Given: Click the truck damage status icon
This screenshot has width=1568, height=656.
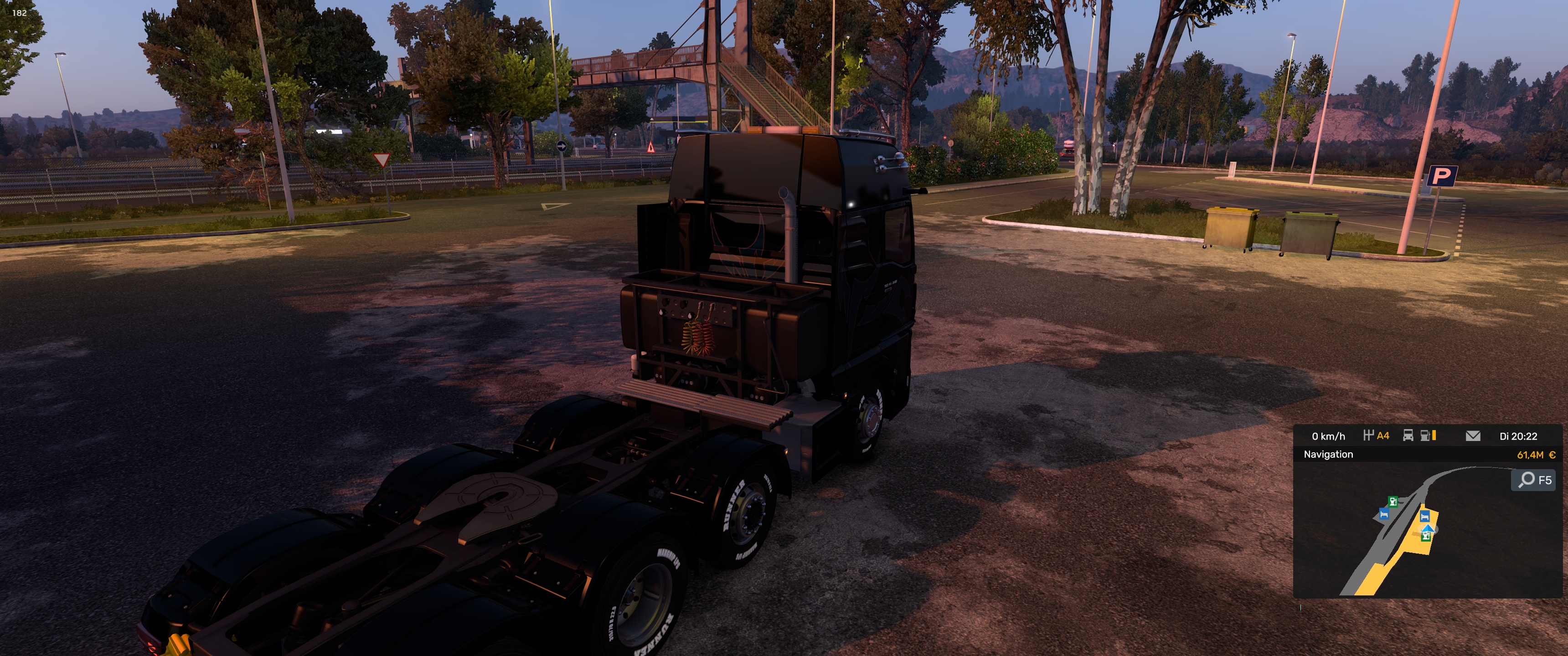Looking at the screenshot, I should [1408, 436].
